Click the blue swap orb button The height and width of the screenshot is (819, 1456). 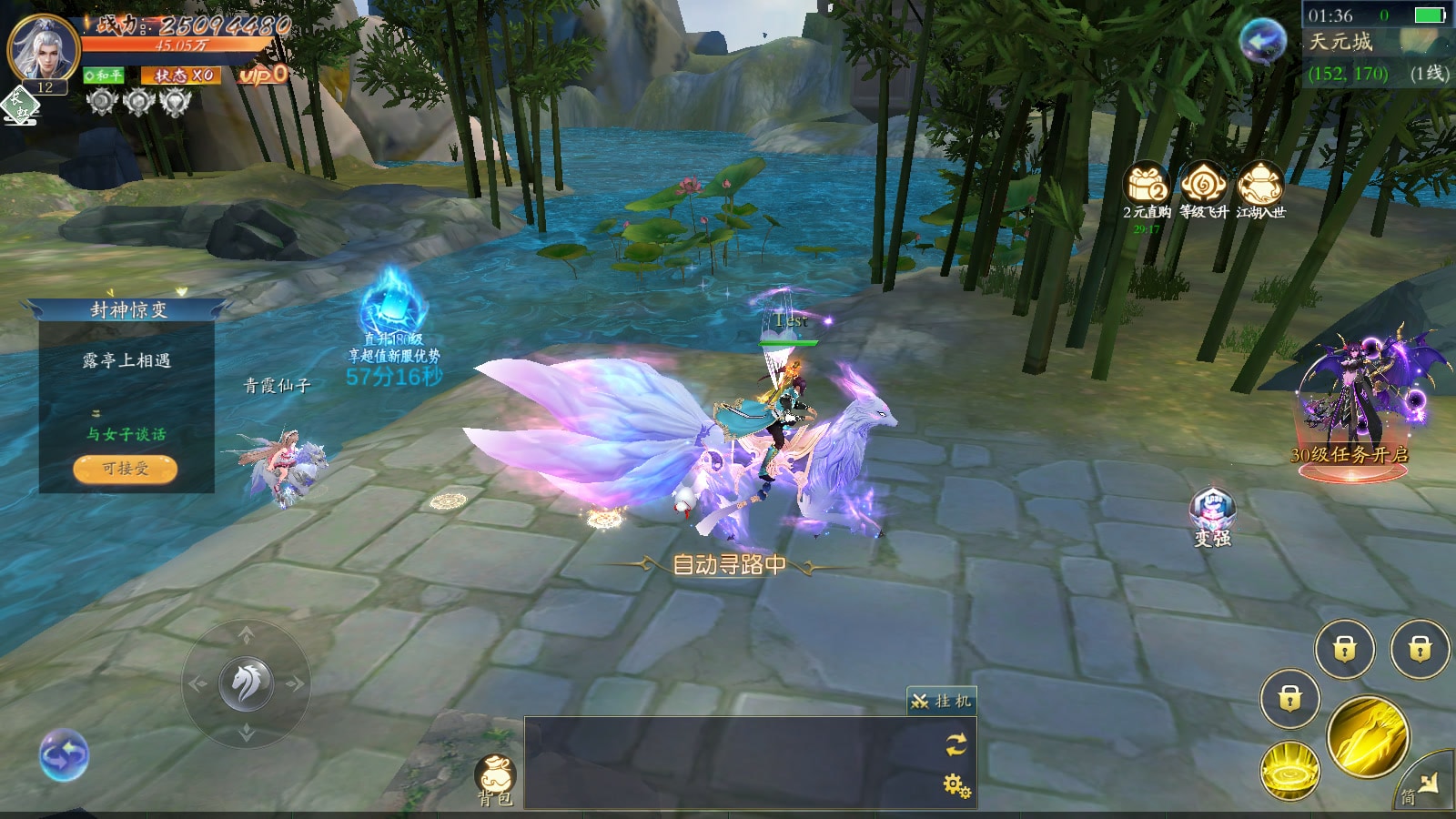pyautogui.click(x=64, y=755)
